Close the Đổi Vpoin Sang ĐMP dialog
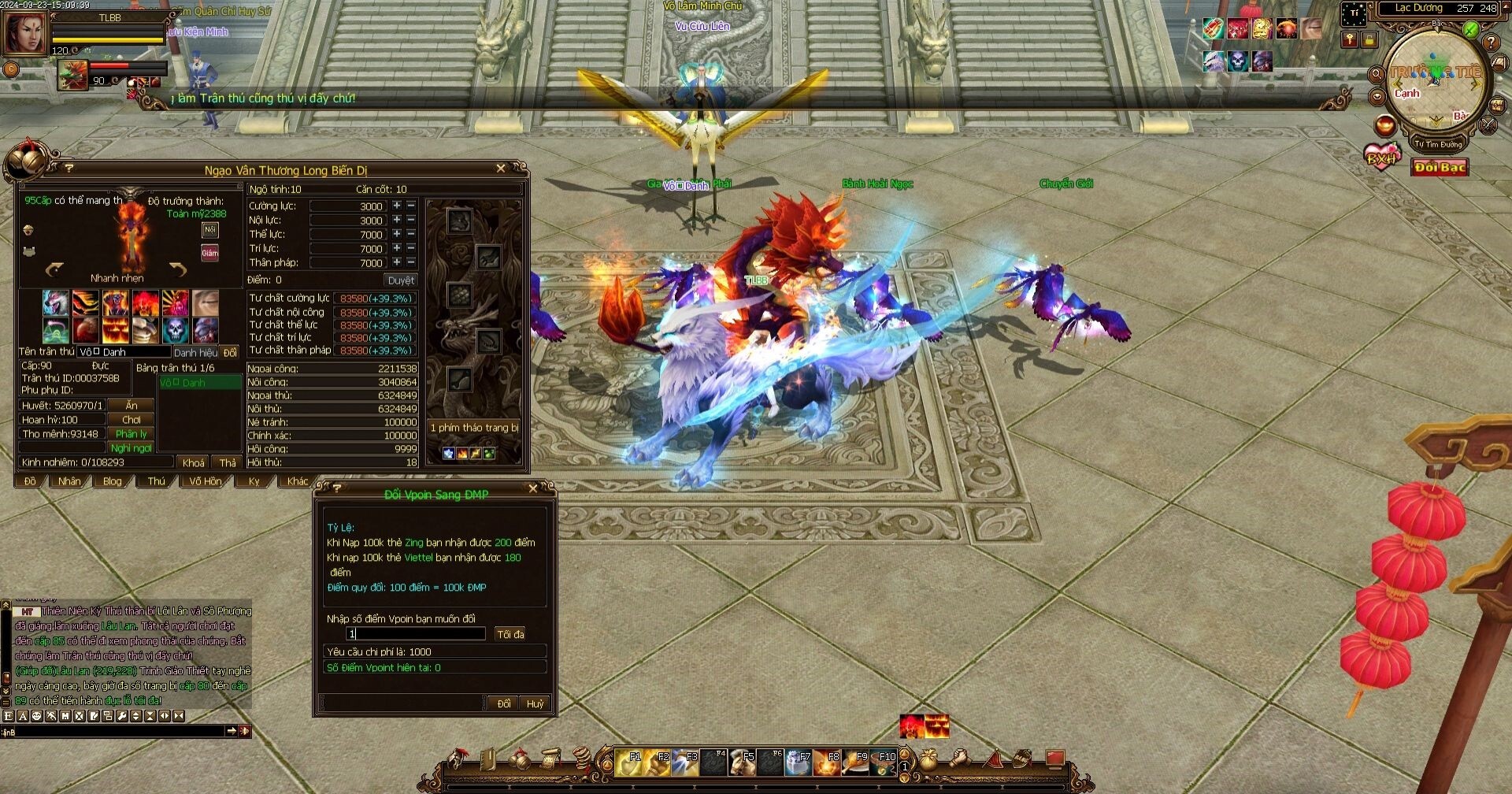Image resolution: width=1512 pixels, height=794 pixels. coord(533,489)
